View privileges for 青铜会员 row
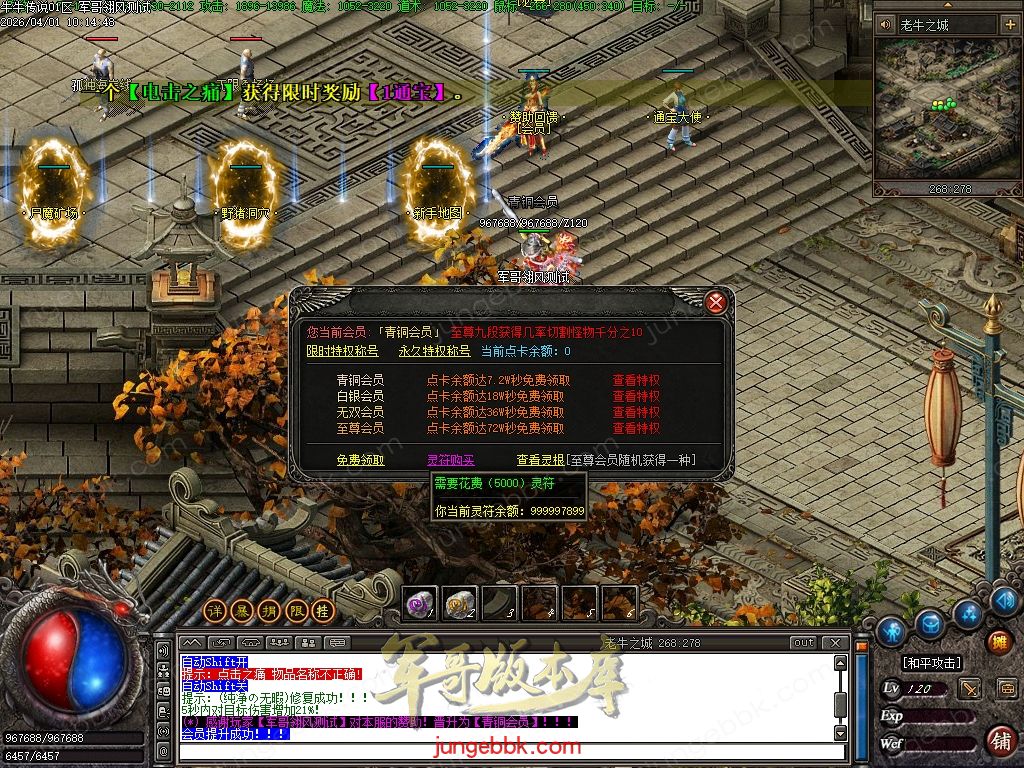Image resolution: width=1024 pixels, height=768 pixels. 636,380
